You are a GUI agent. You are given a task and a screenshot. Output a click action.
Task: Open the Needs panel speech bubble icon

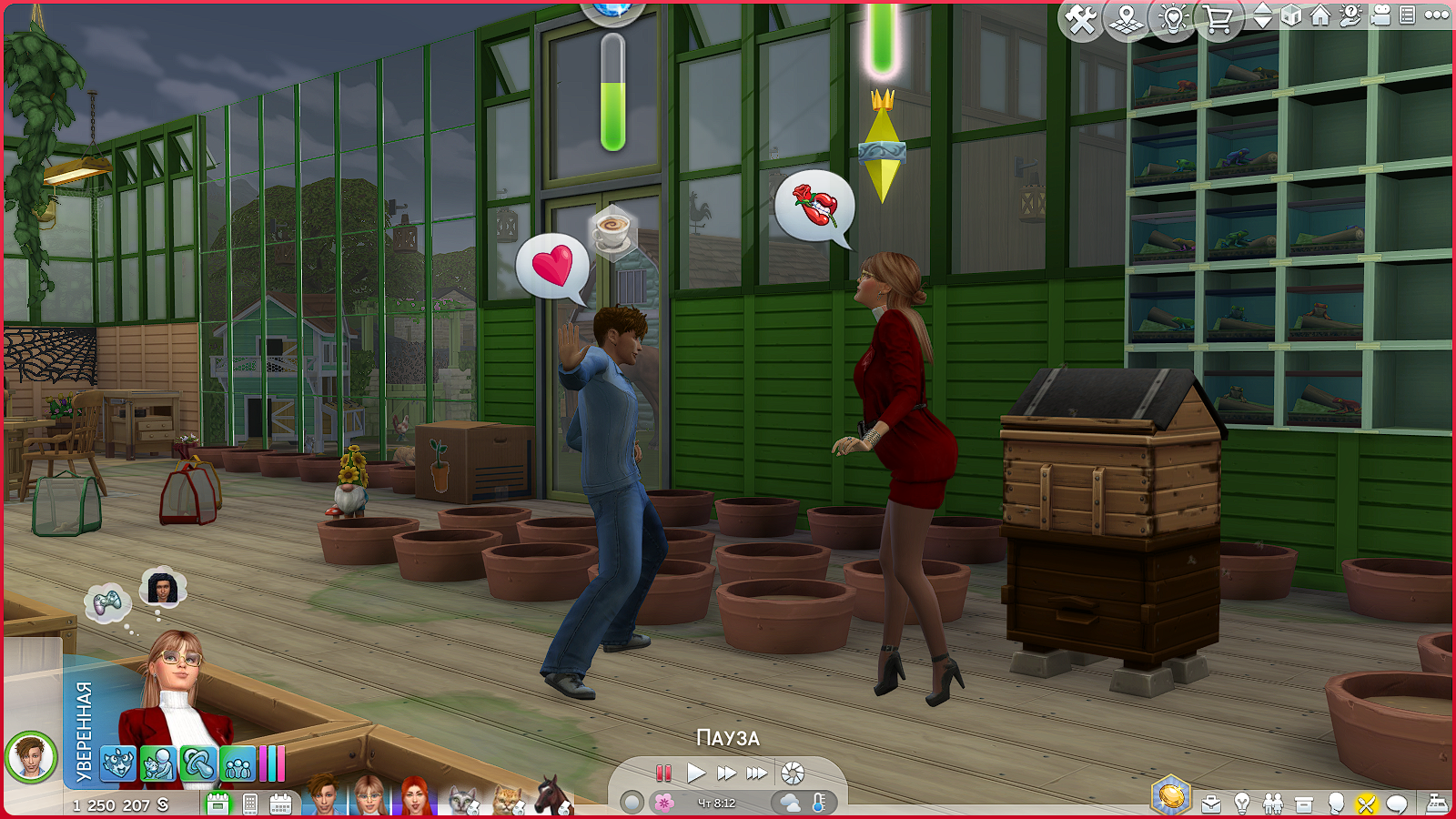[1397, 804]
